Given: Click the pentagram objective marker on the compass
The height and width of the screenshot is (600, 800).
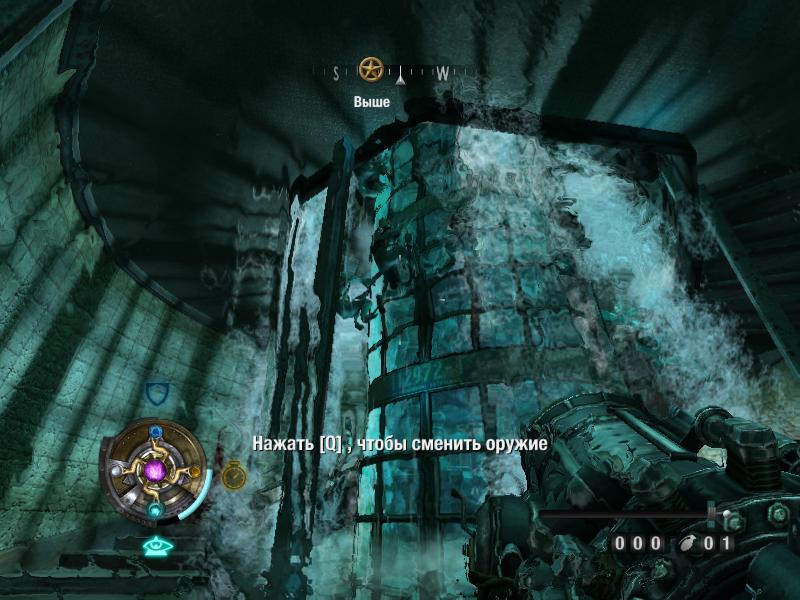Looking at the screenshot, I should click(x=372, y=70).
